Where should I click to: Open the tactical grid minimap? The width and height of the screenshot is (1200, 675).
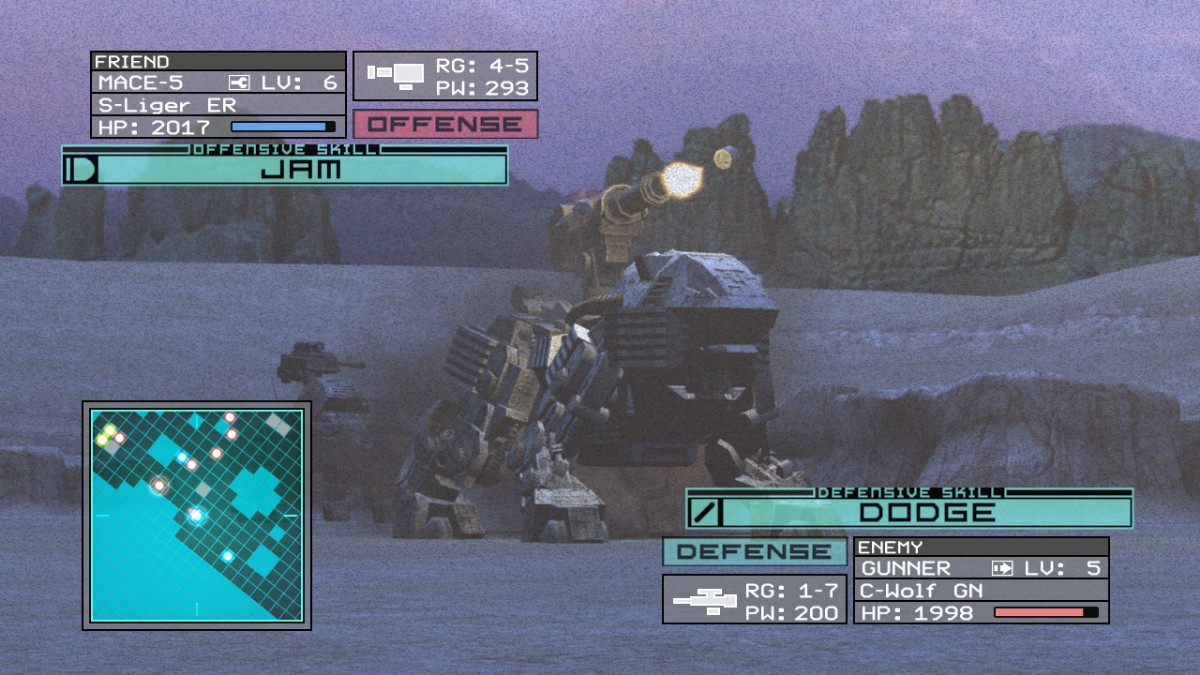(x=197, y=515)
